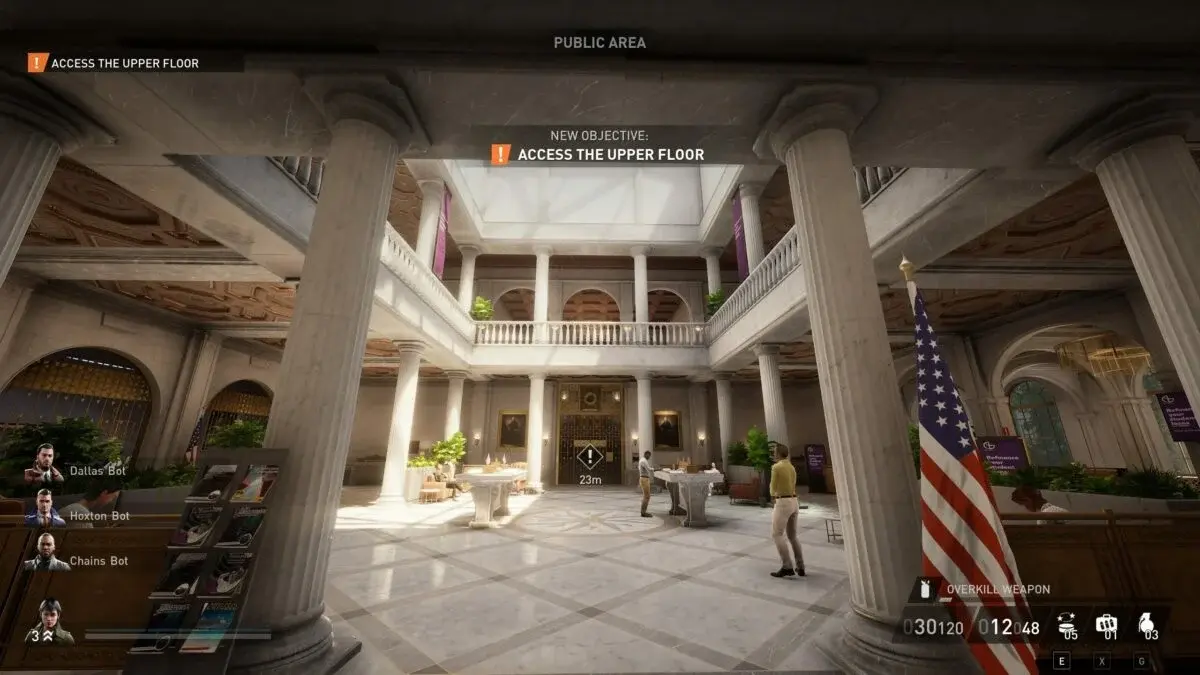1200x675 pixels.
Task: Select the deployable bag icon
Action: (x=1107, y=624)
